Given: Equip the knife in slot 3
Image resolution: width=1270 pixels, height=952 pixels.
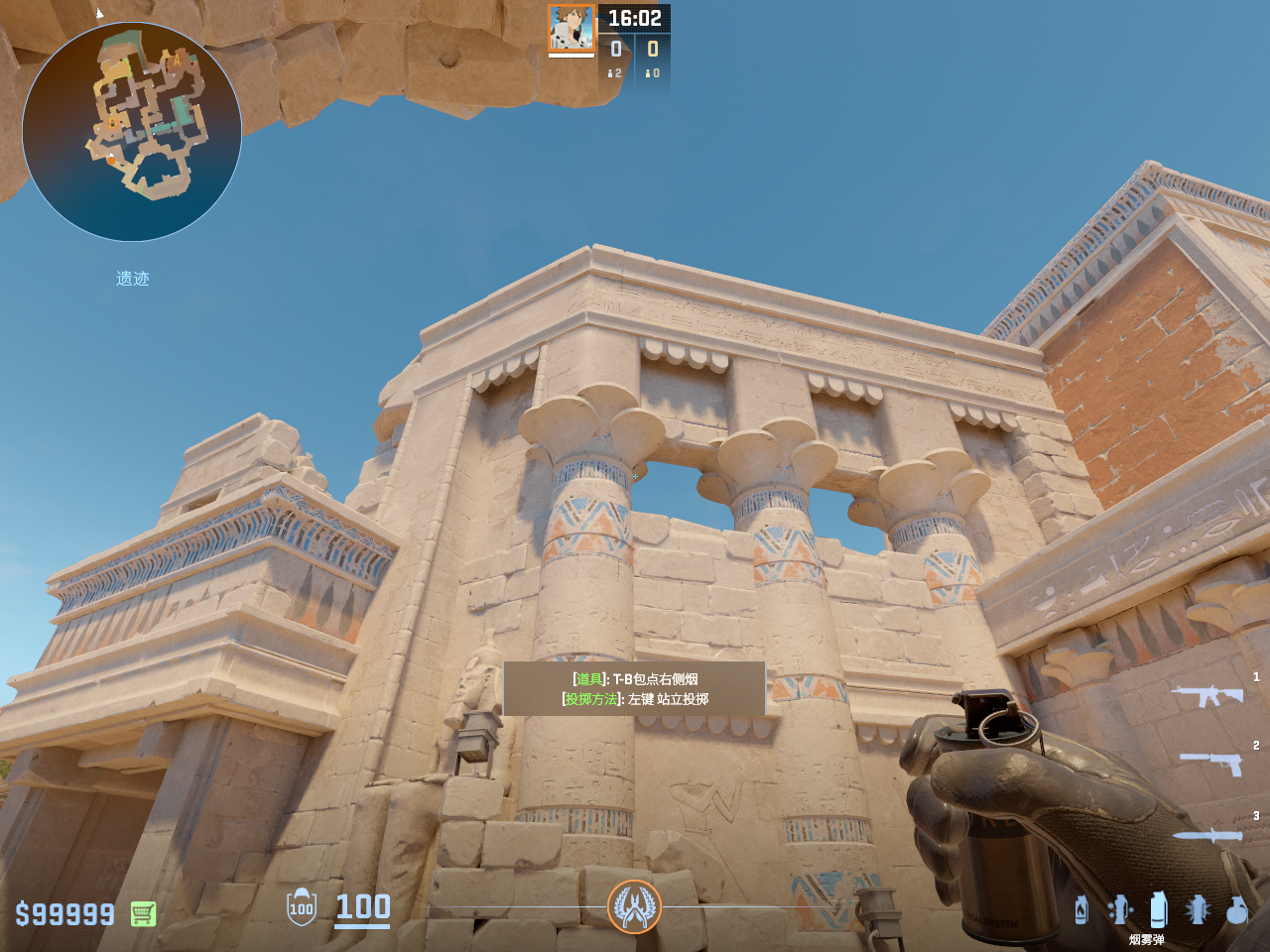Looking at the screenshot, I should pos(1207,835).
